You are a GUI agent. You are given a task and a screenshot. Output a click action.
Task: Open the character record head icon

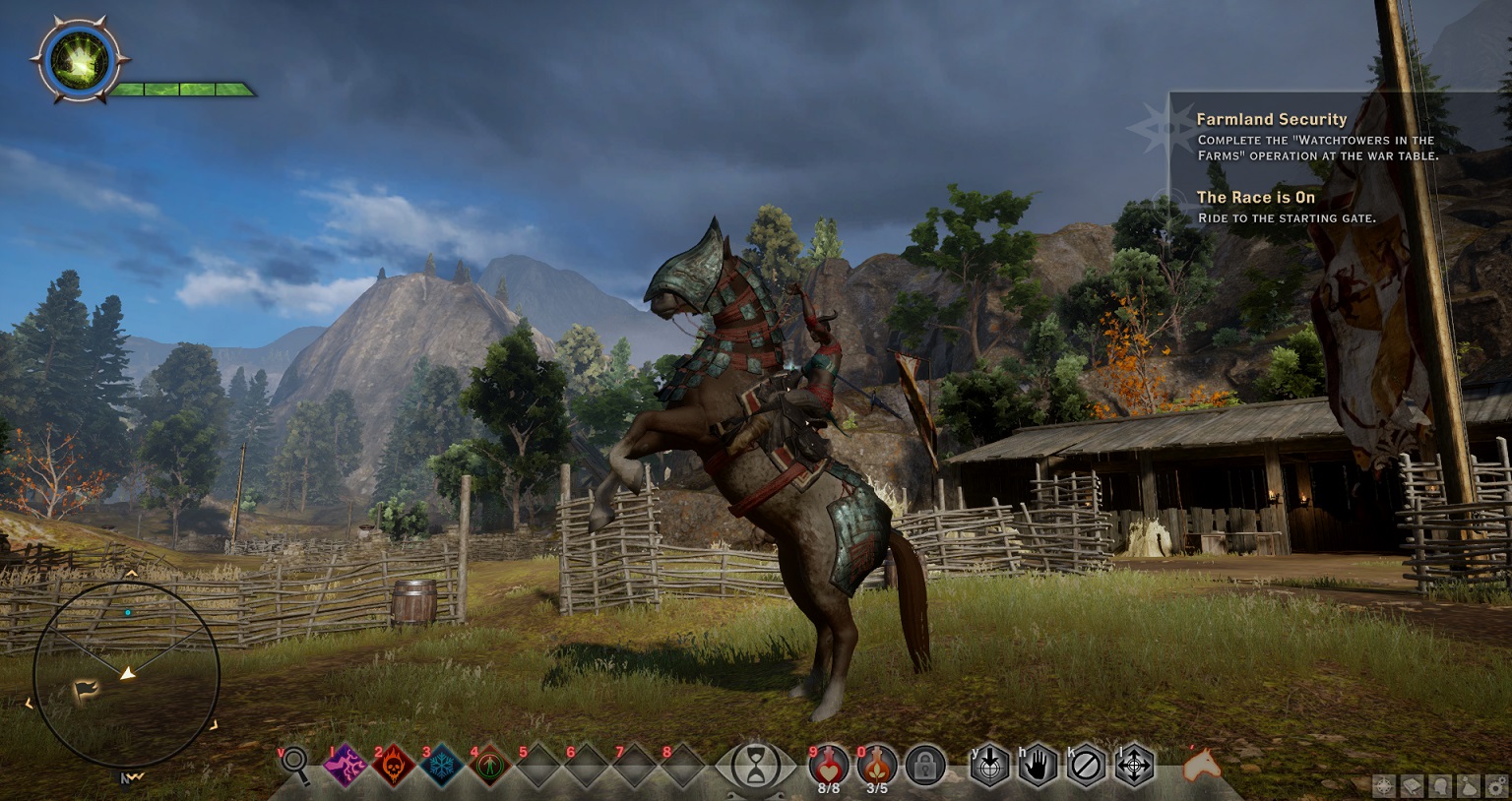tap(1440, 786)
